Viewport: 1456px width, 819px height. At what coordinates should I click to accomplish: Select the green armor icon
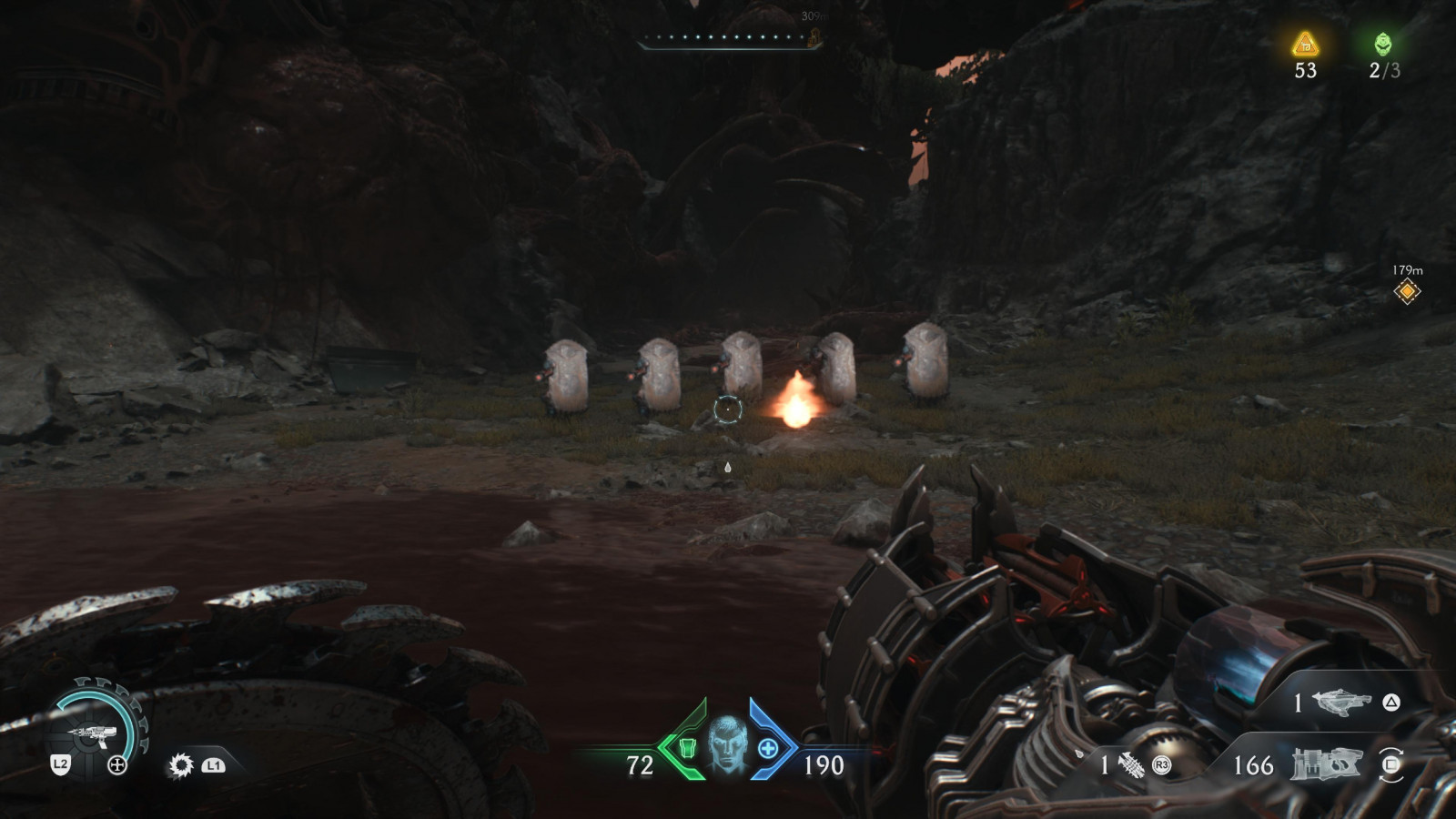point(687,748)
